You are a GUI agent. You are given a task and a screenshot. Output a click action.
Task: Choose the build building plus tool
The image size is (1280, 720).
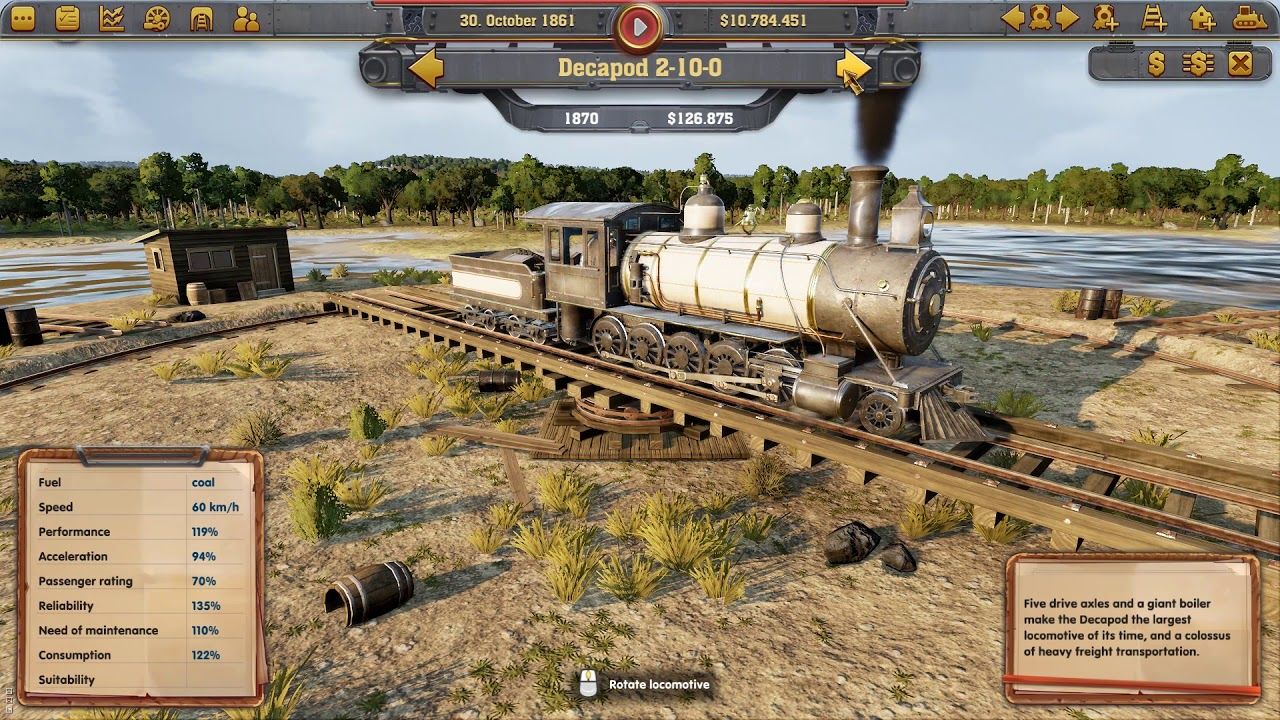coord(1202,18)
